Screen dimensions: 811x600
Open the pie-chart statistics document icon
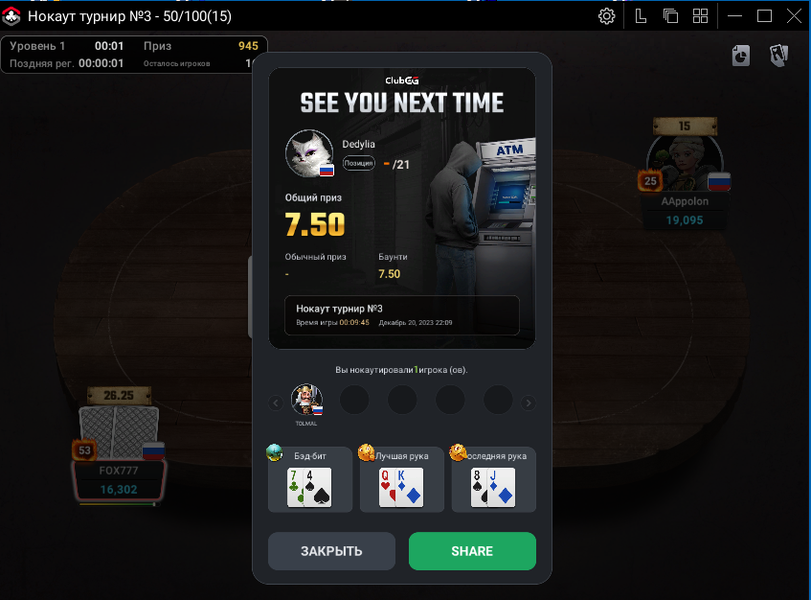740,56
